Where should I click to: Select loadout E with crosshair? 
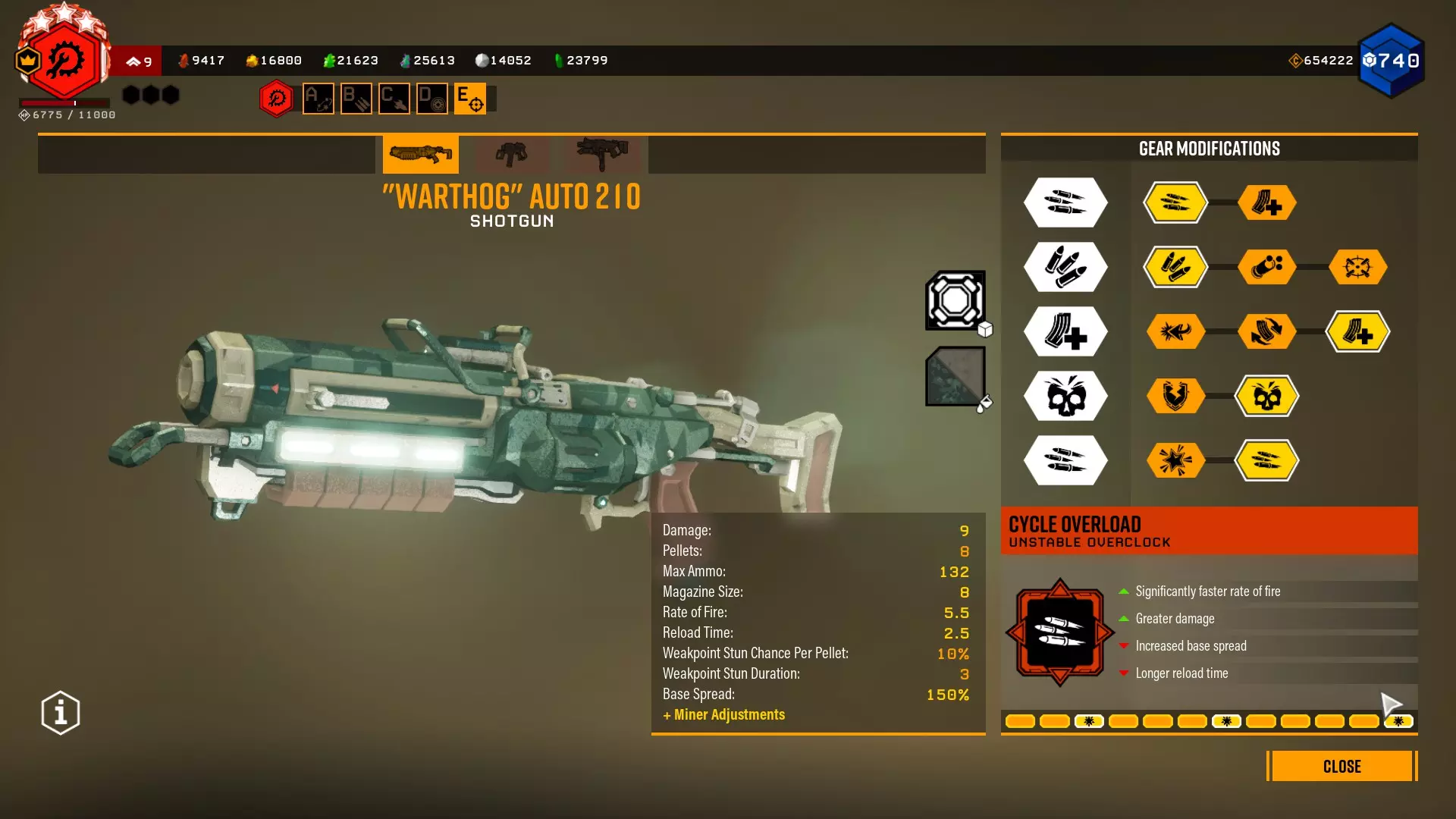470,99
